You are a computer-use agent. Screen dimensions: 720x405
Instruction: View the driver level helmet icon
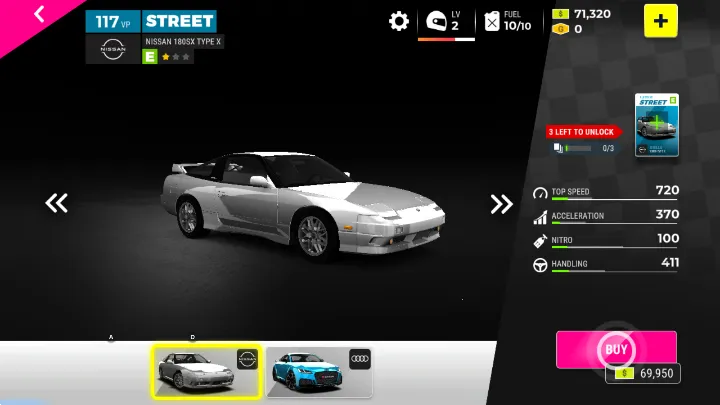point(436,21)
